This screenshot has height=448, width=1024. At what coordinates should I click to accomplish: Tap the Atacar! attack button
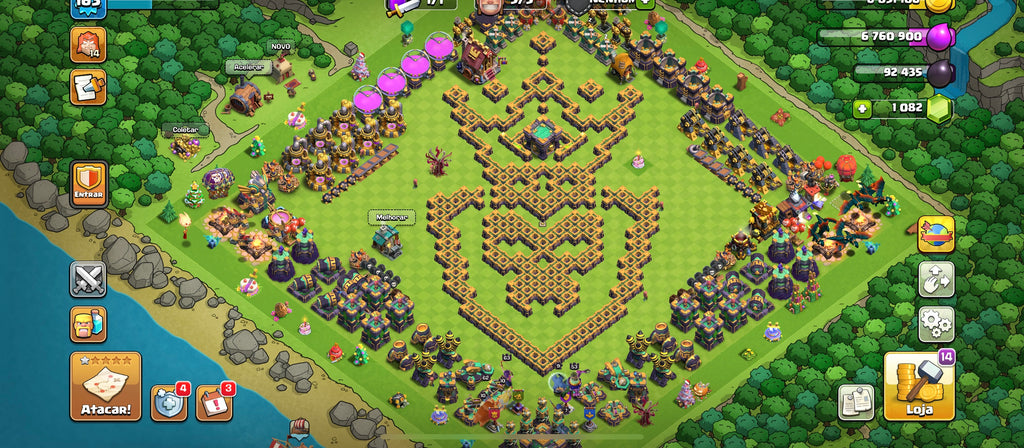tap(105, 385)
